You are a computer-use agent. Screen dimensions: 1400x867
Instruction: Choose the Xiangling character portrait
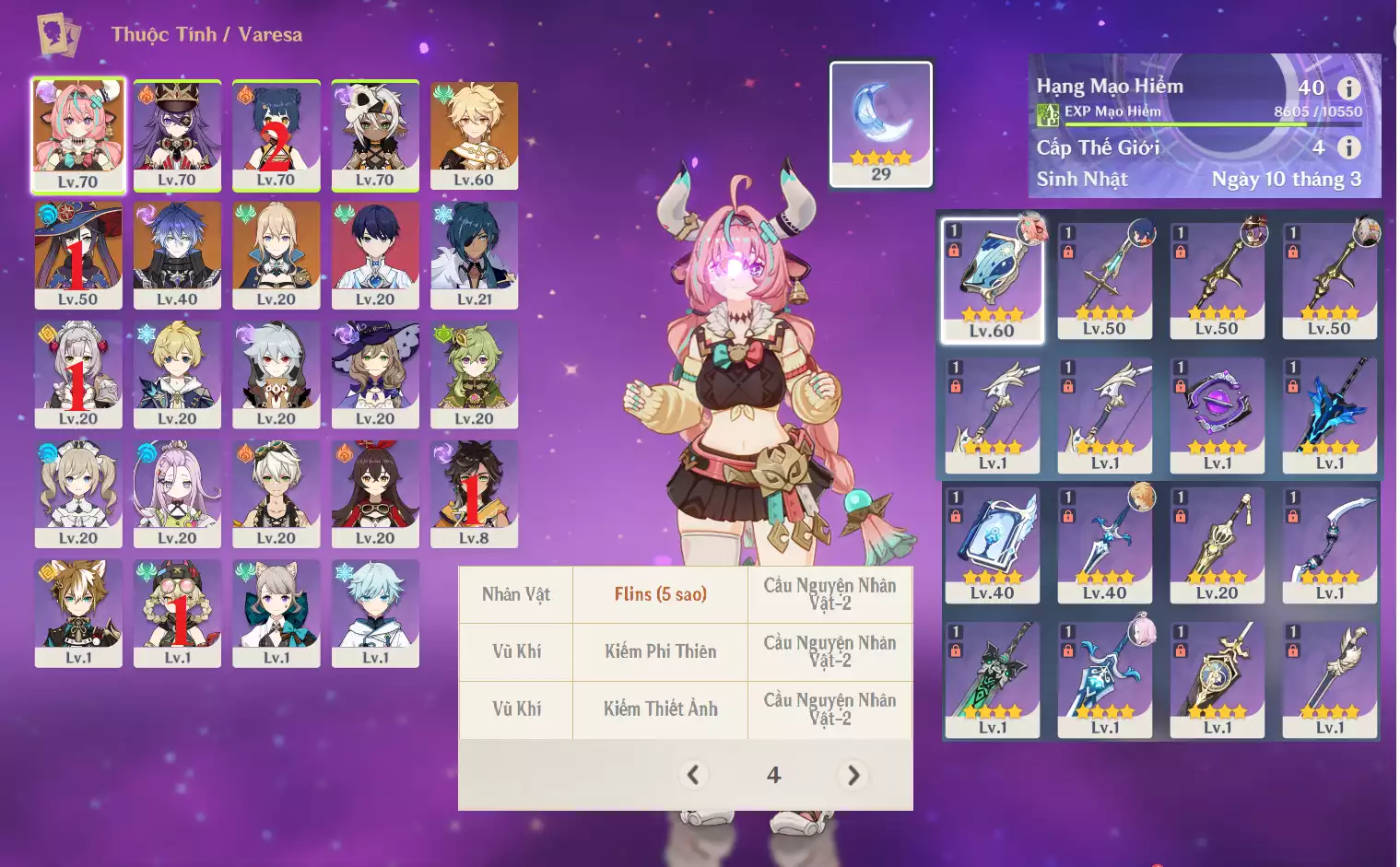(x=276, y=135)
